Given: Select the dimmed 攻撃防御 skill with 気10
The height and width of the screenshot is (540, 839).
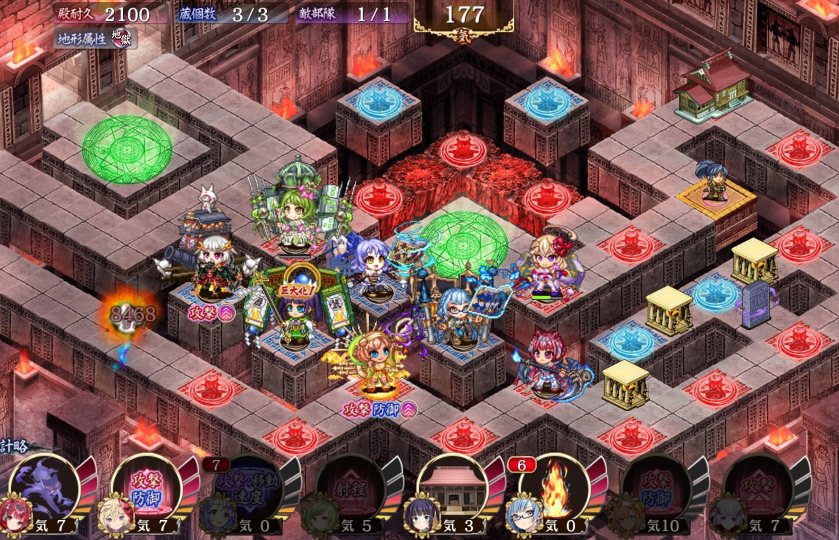Looking at the screenshot, I should pos(655,487).
